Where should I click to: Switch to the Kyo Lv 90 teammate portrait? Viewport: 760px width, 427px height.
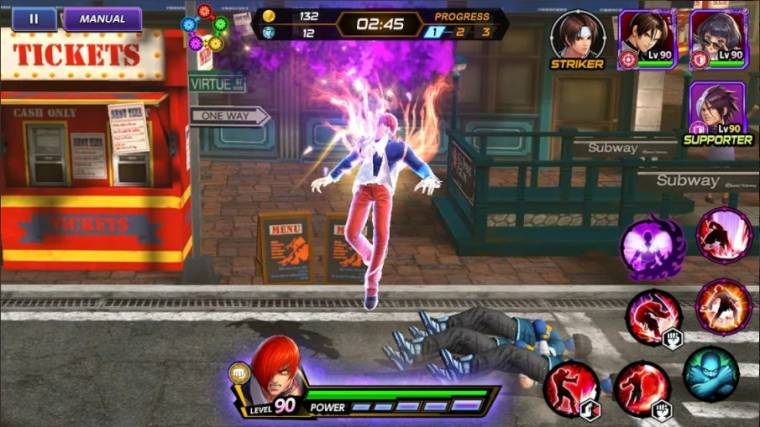646,38
